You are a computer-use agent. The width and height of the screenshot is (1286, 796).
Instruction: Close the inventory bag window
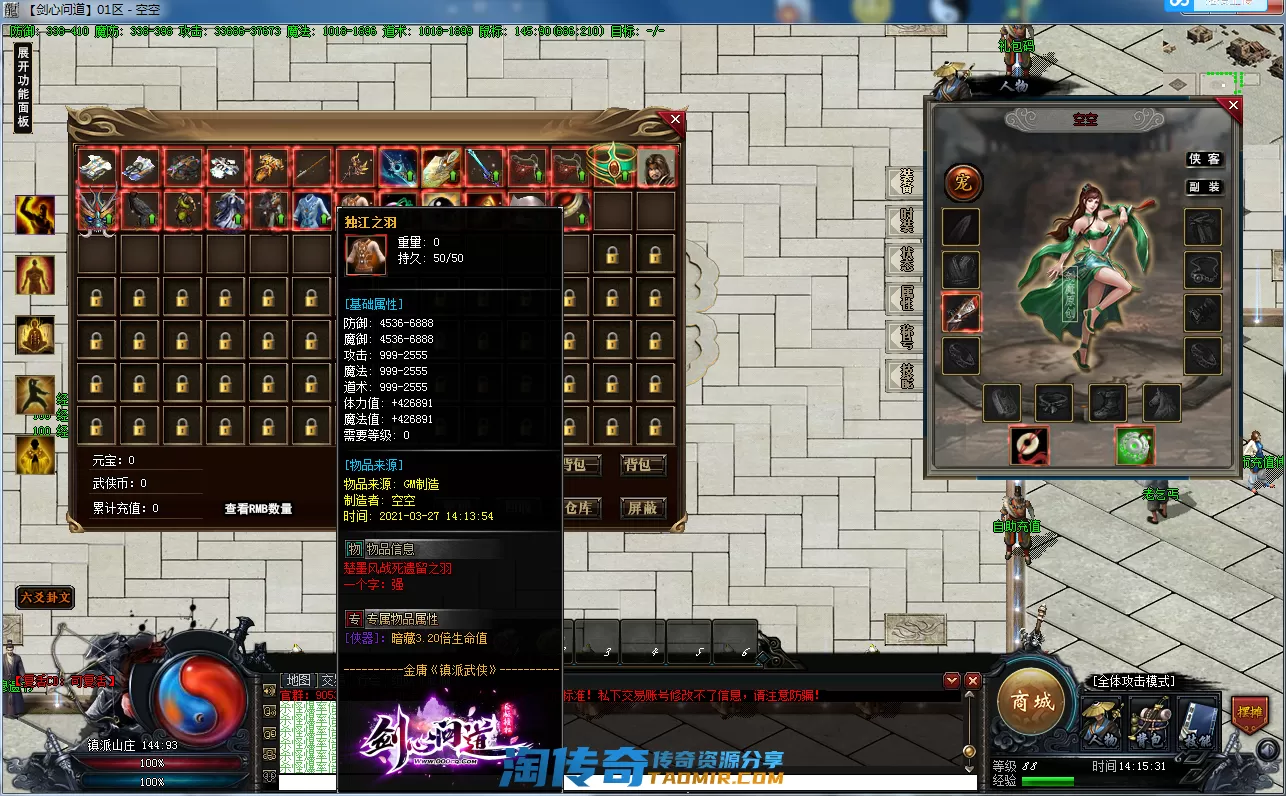click(676, 120)
